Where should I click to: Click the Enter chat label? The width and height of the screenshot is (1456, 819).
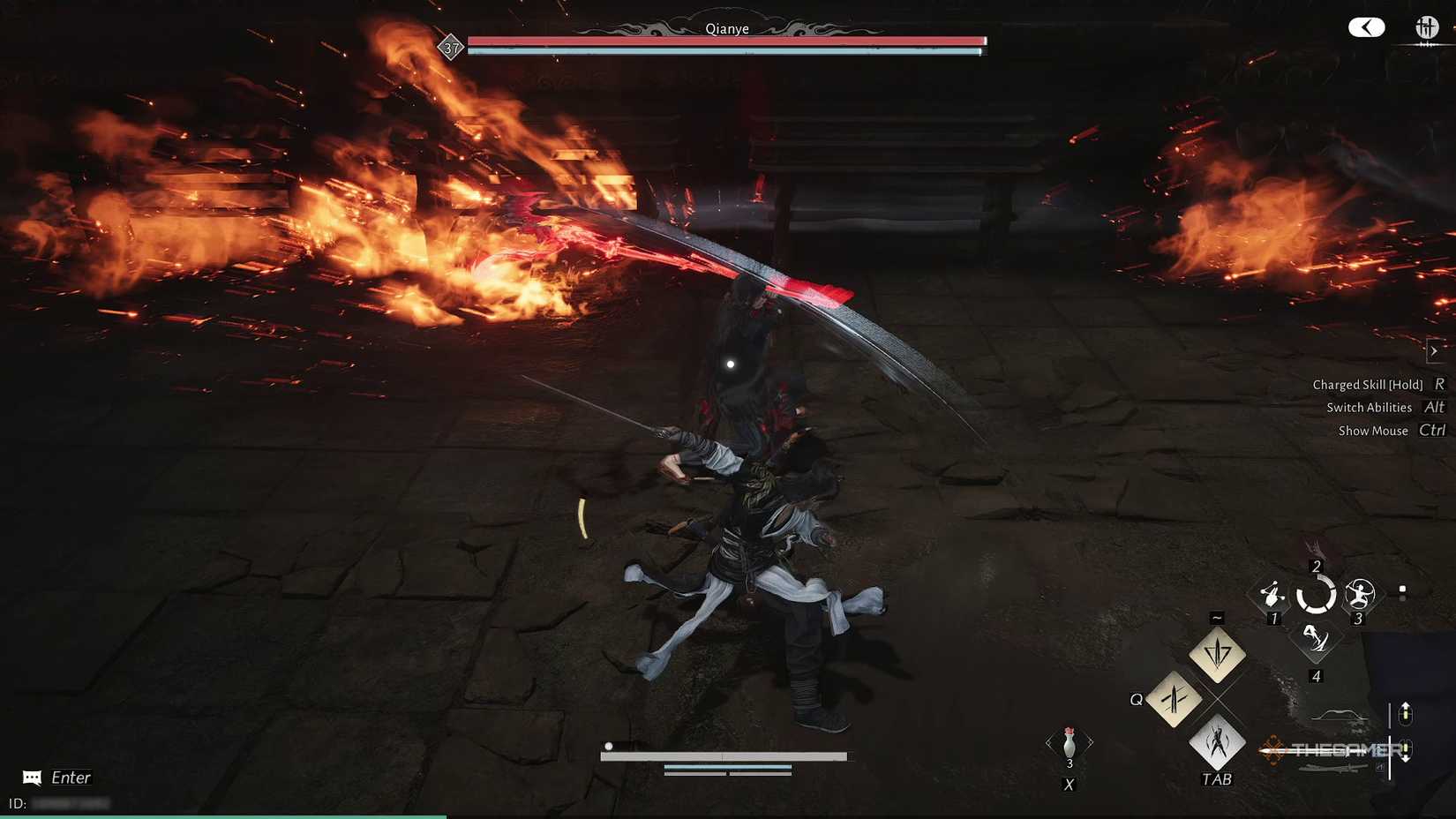tap(71, 778)
